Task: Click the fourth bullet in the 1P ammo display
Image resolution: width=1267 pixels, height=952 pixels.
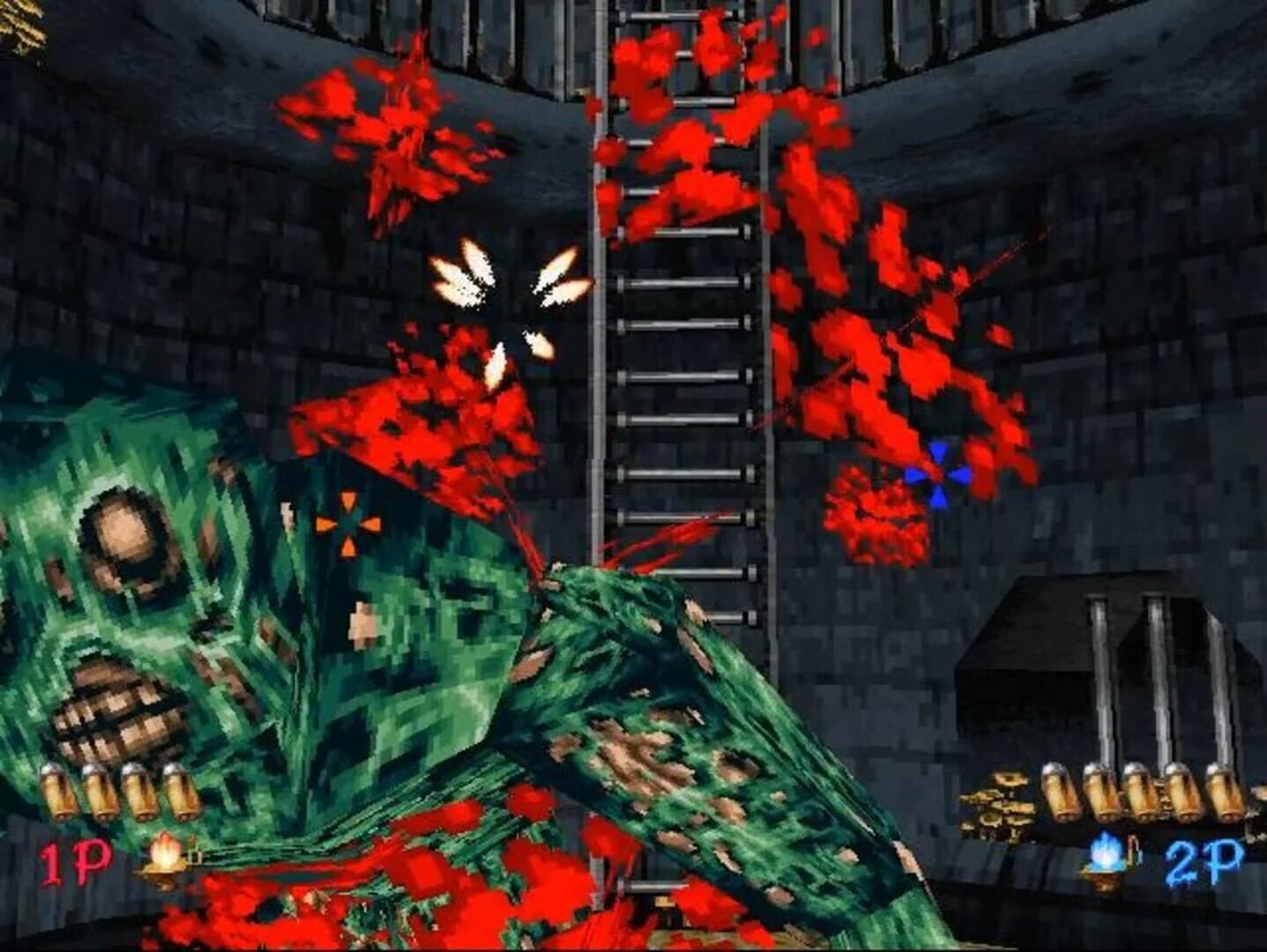Action: coord(181,792)
